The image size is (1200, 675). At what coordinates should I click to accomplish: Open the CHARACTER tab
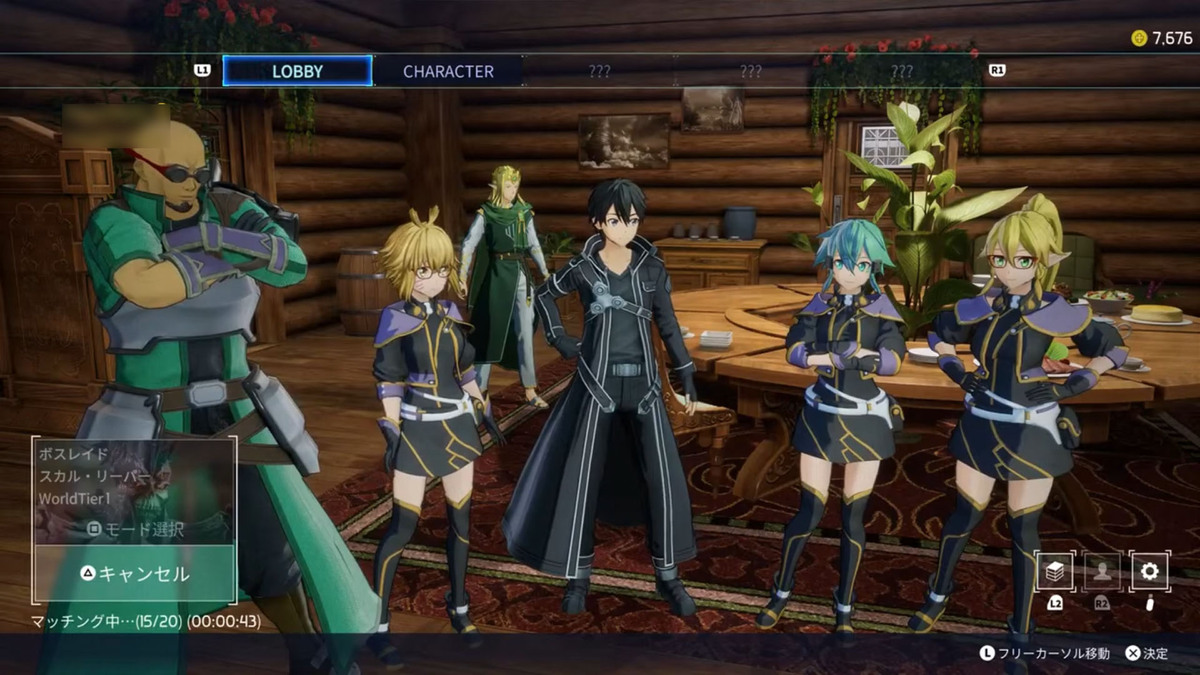pyautogui.click(x=448, y=71)
